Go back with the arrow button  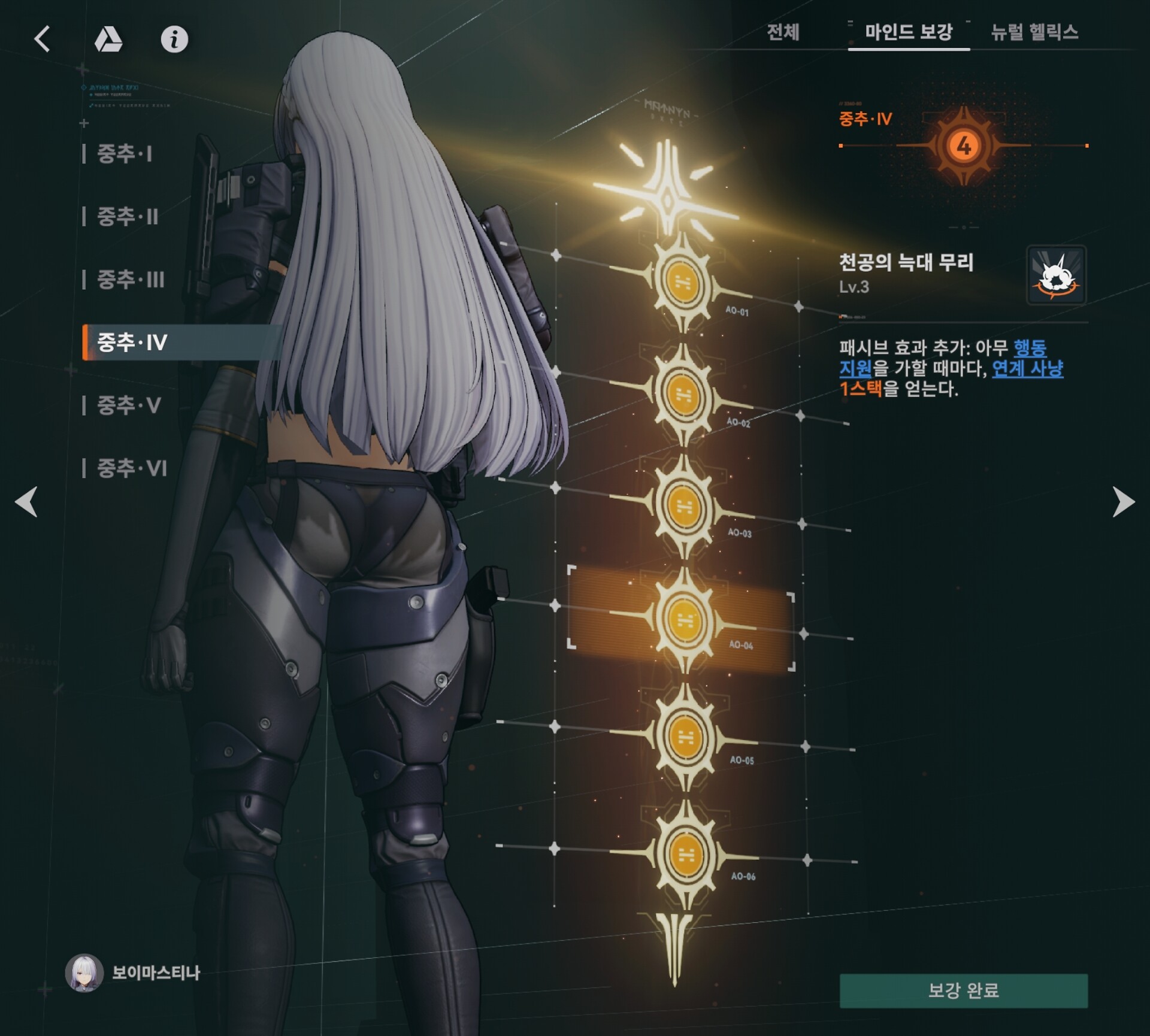(x=42, y=40)
